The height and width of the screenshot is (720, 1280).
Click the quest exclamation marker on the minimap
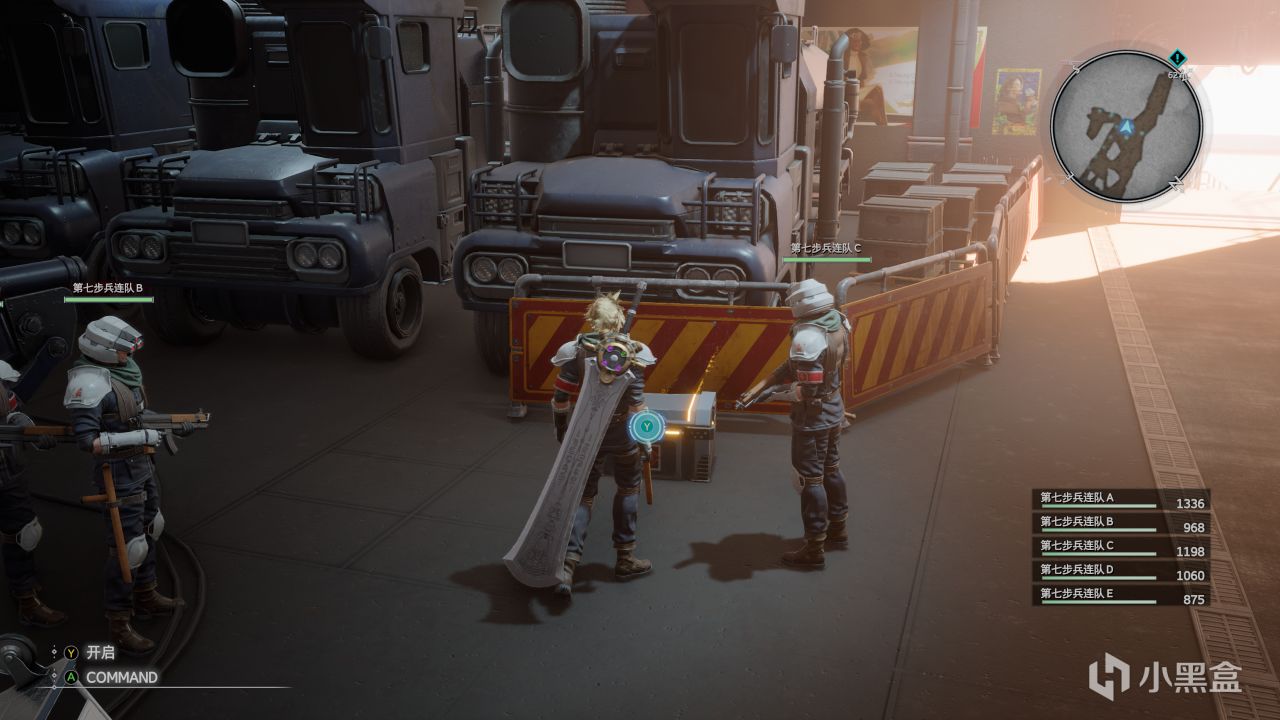click(1176, 58)
